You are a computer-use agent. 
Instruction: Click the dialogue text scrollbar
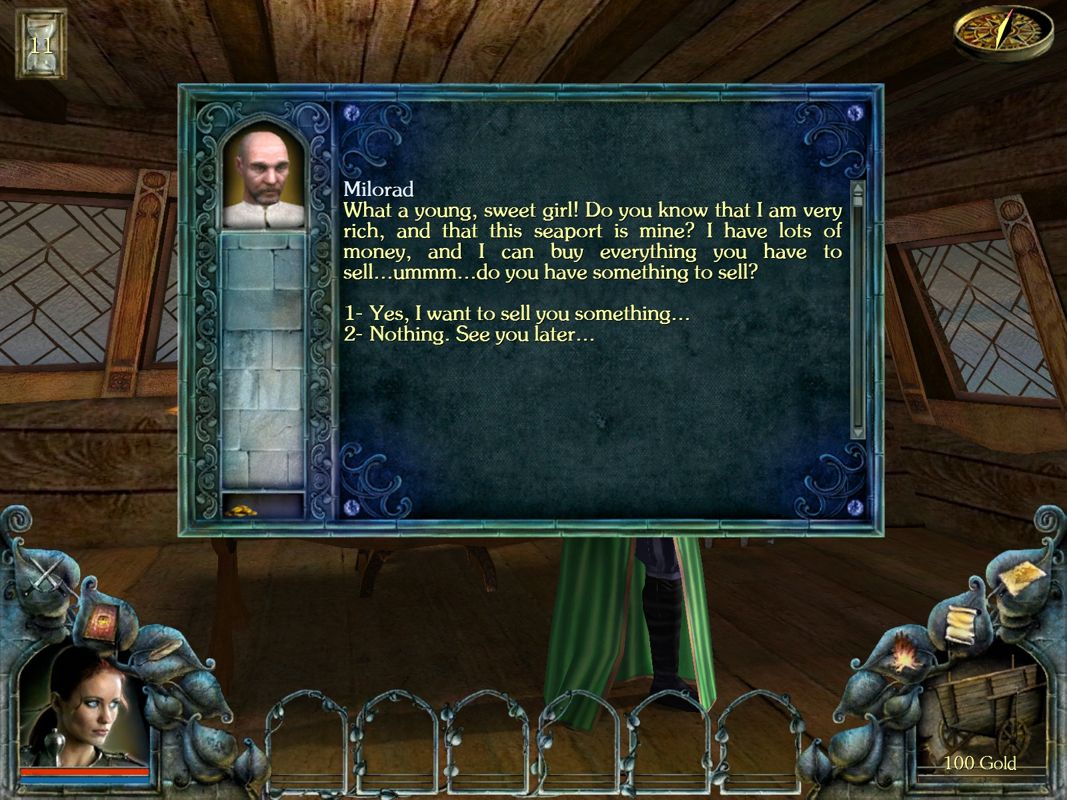coord(857,310)
